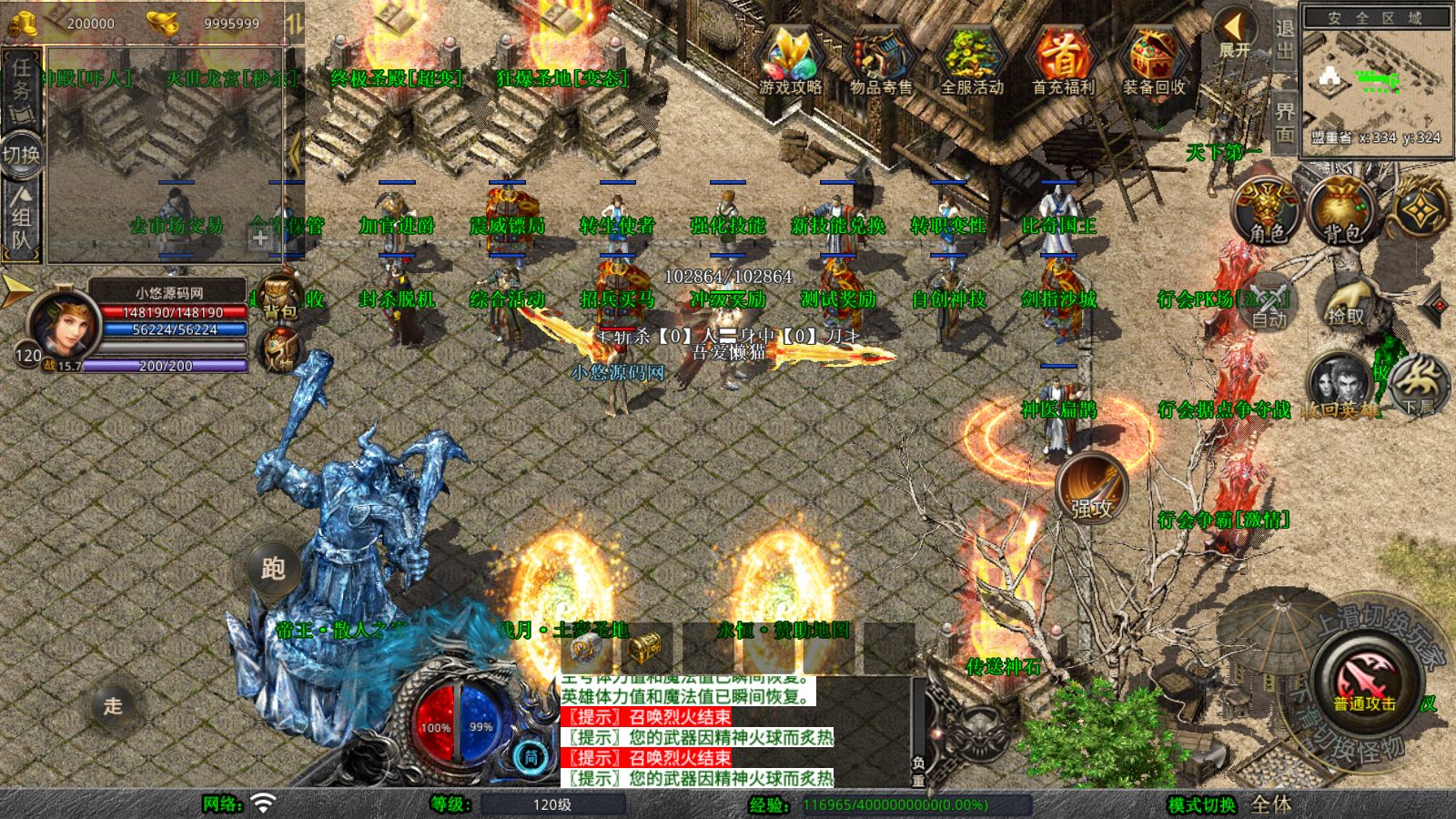1456x819 pixels.
Task: Activate the 强攻 skill button
Action: (1091, 489)
